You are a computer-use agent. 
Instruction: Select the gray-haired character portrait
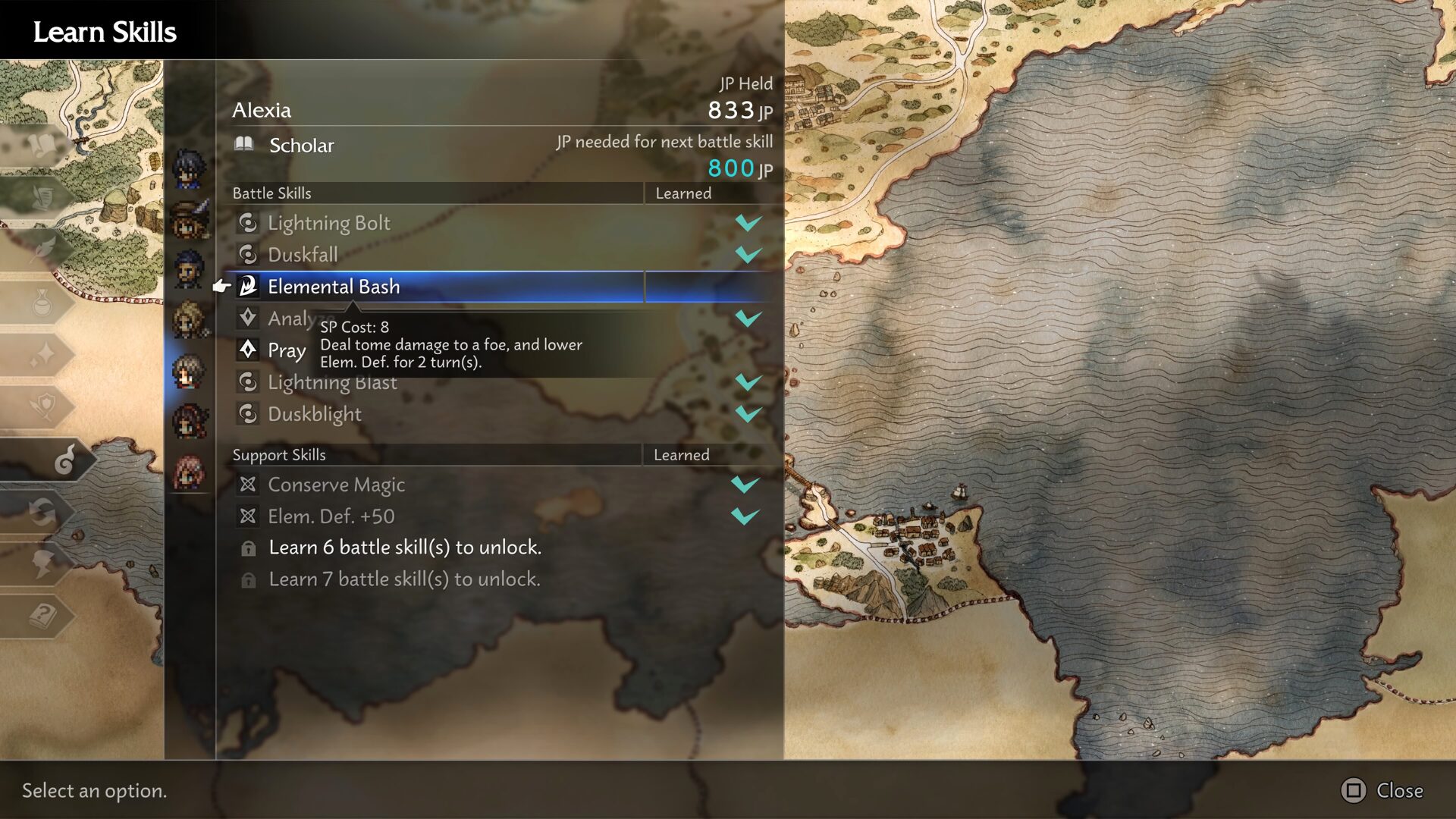point(188,372)
